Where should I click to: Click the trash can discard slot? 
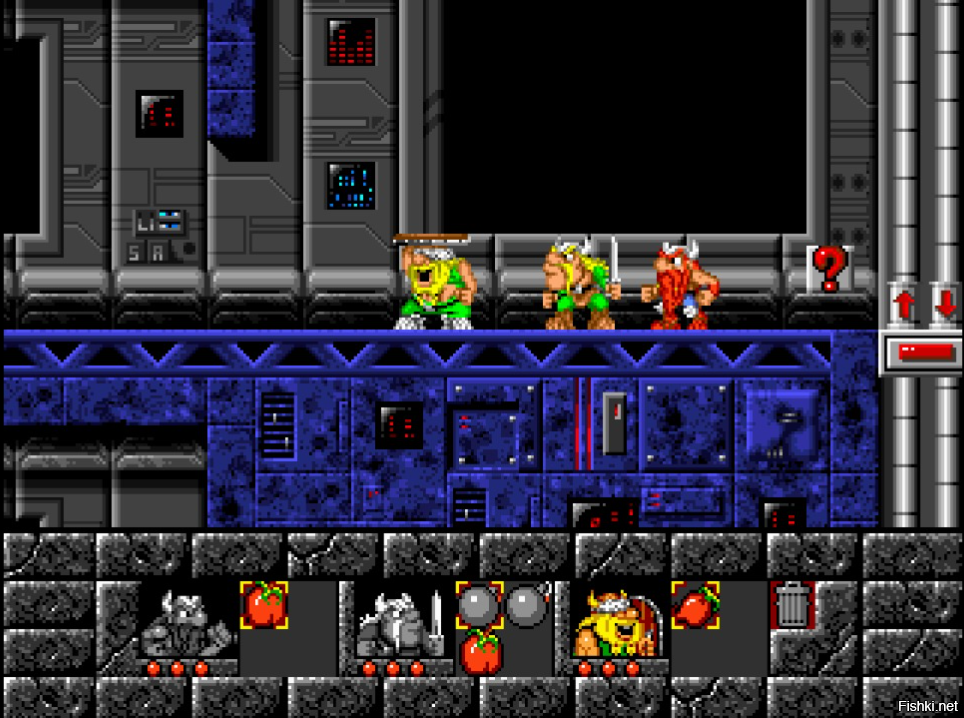click(x=792, y=606)
